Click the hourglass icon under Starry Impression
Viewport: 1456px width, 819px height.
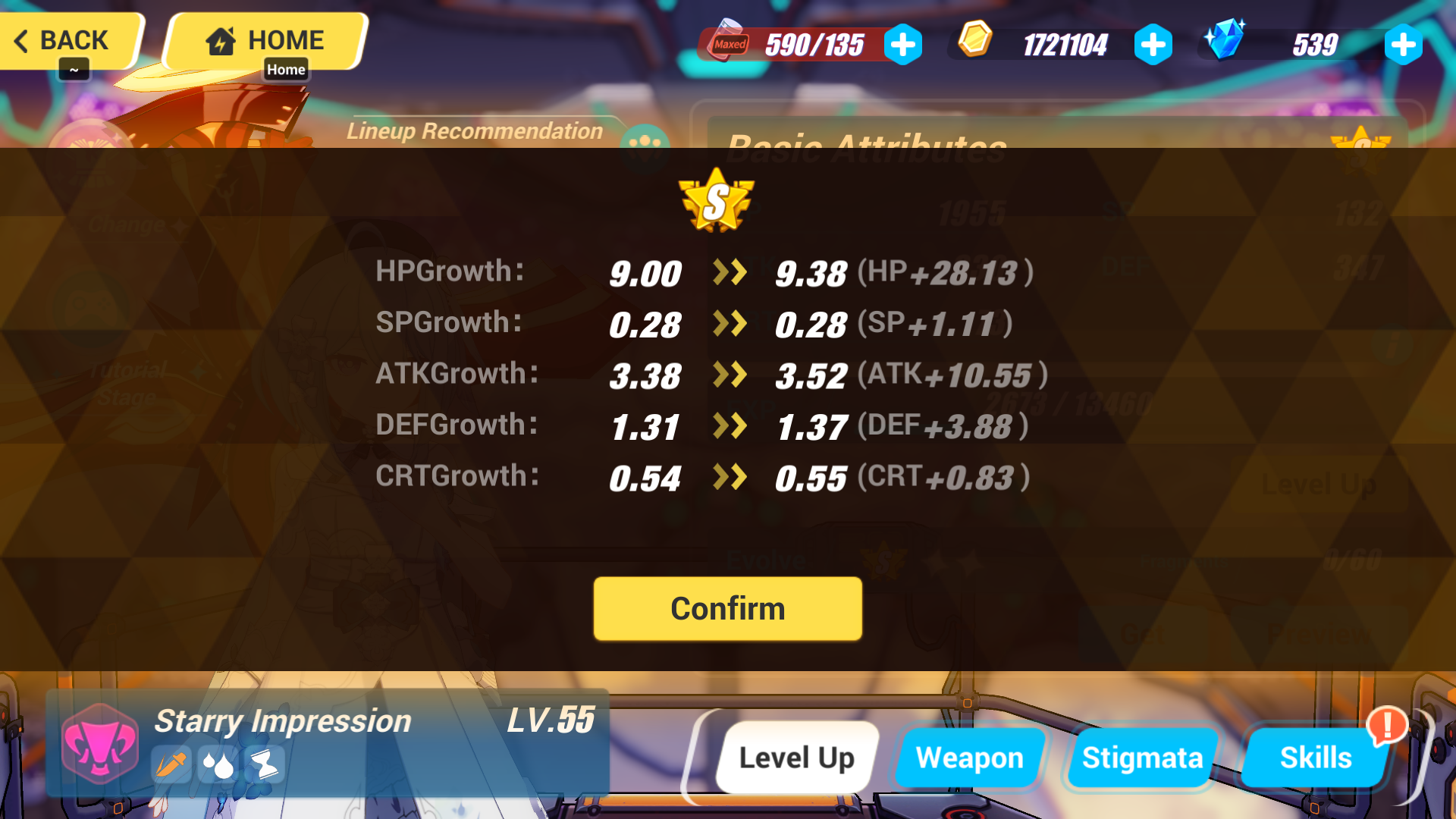point(267,766)
